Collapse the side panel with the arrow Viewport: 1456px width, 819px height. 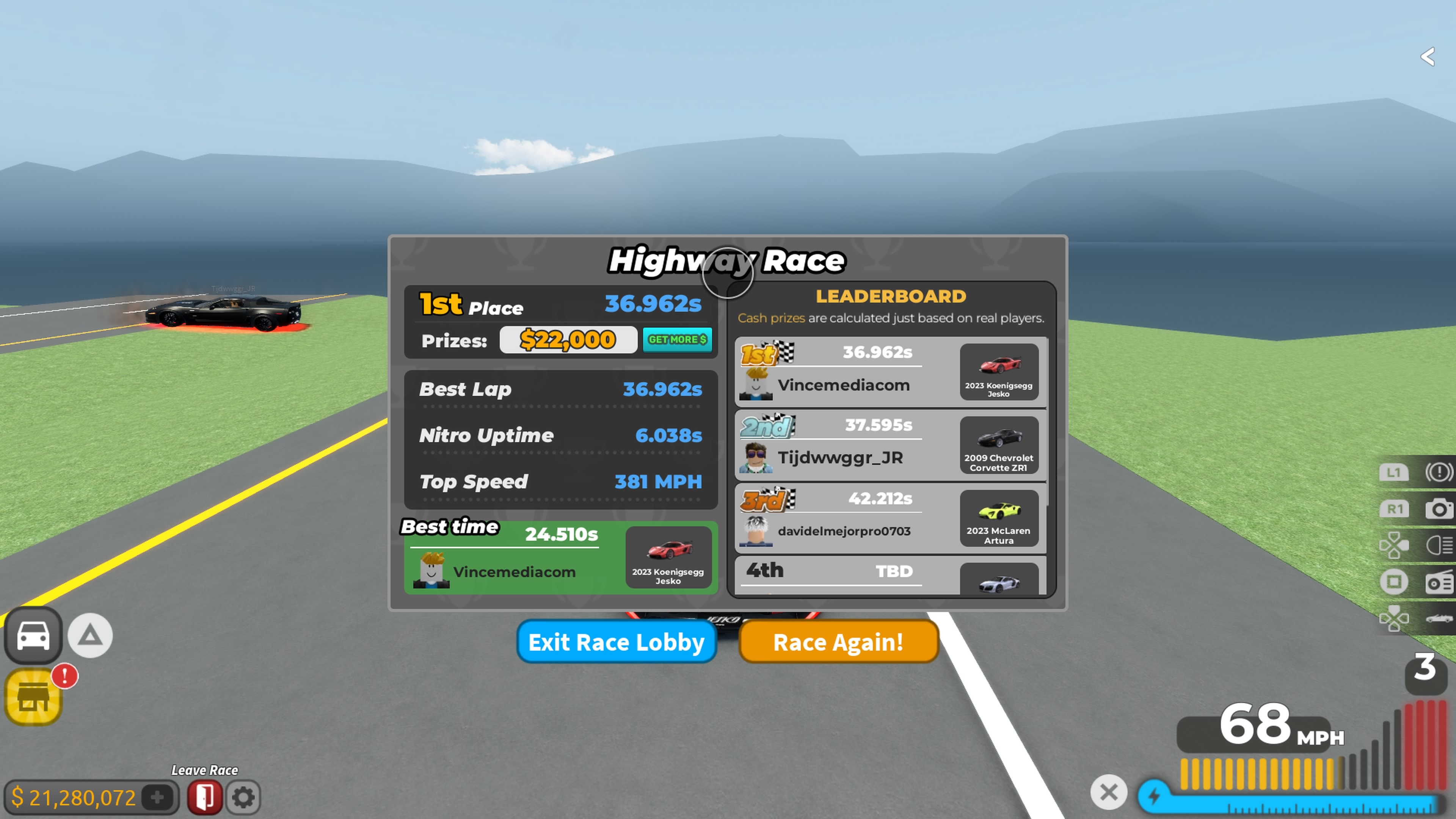tap(1428, 56)
